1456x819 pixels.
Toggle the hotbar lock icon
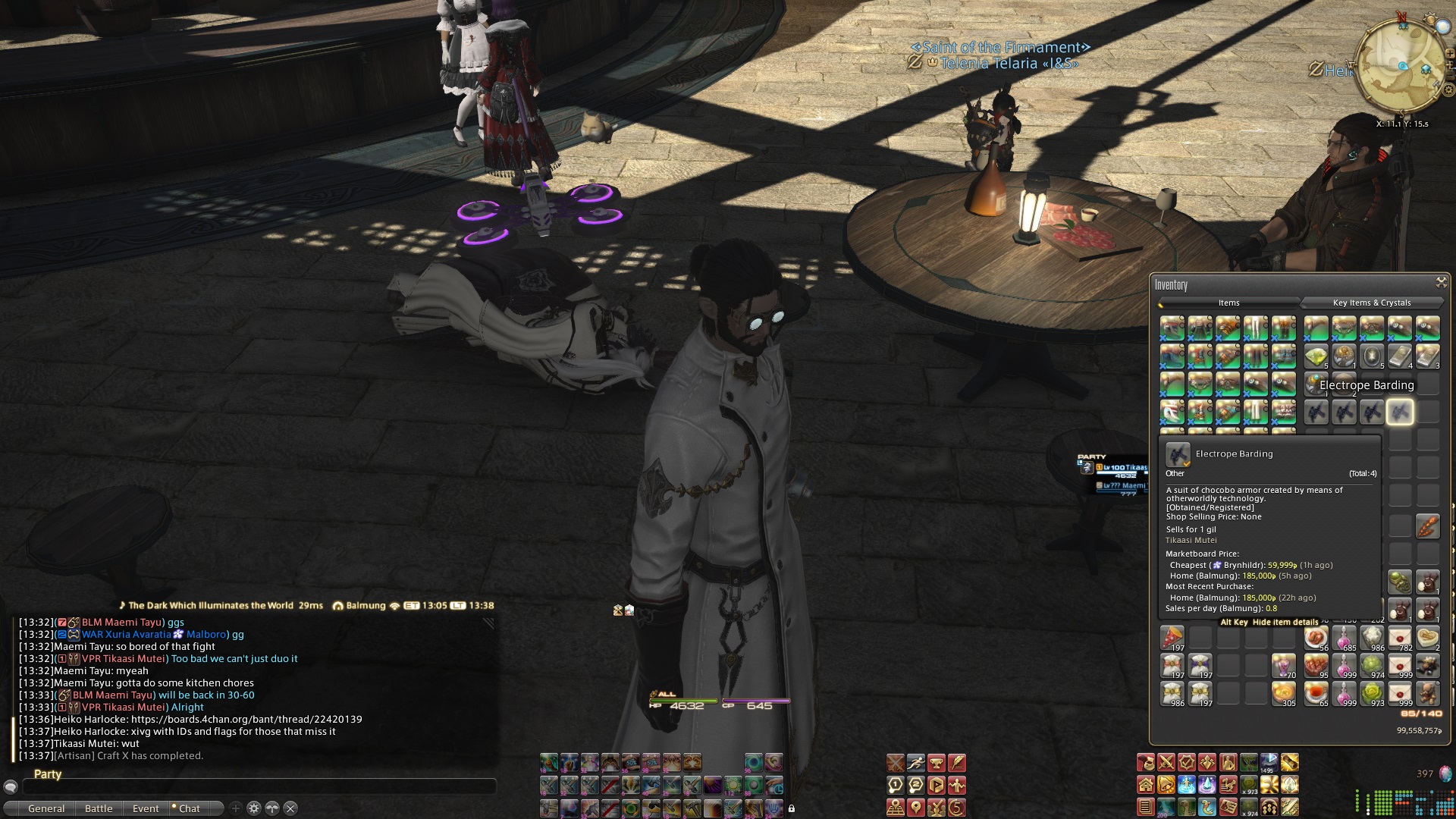(792, 808)
